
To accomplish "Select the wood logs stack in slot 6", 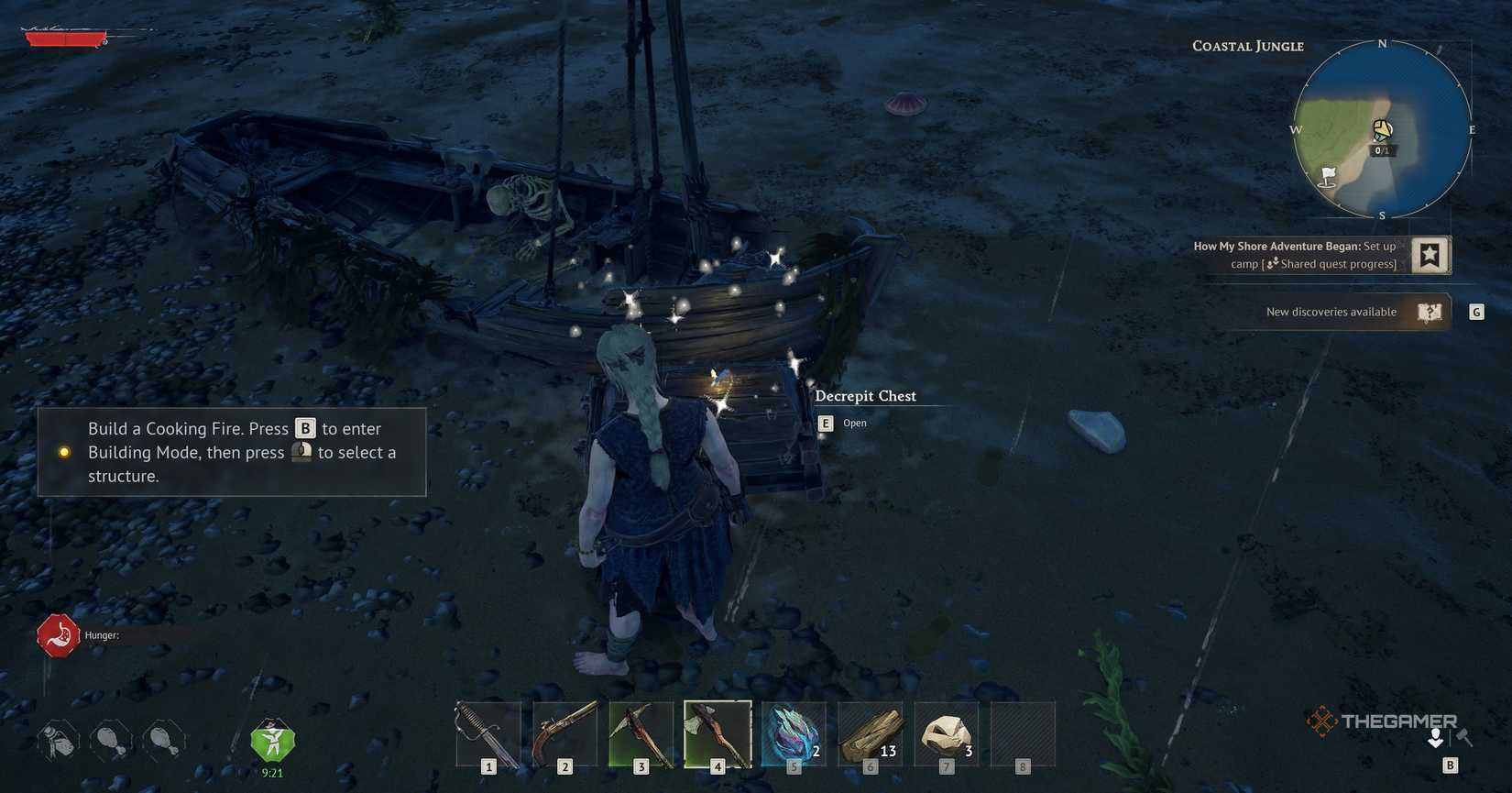I will point(869,732).
